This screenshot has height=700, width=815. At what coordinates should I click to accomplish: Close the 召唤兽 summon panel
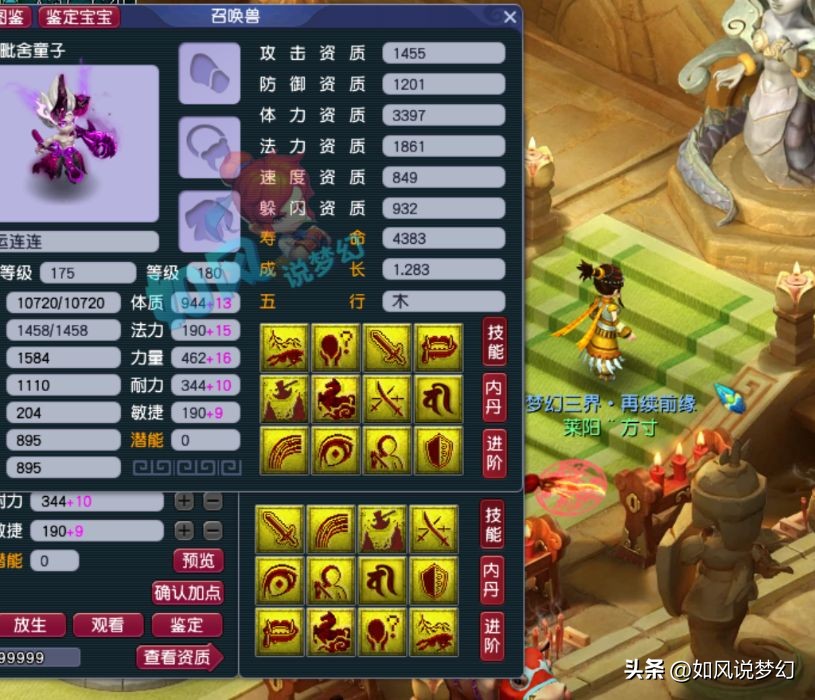(x=510, y=17)
